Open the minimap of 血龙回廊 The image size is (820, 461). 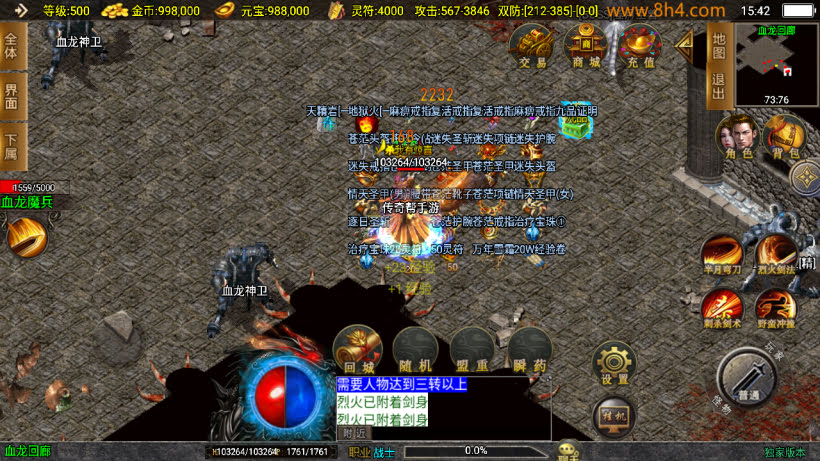point(776,64)
